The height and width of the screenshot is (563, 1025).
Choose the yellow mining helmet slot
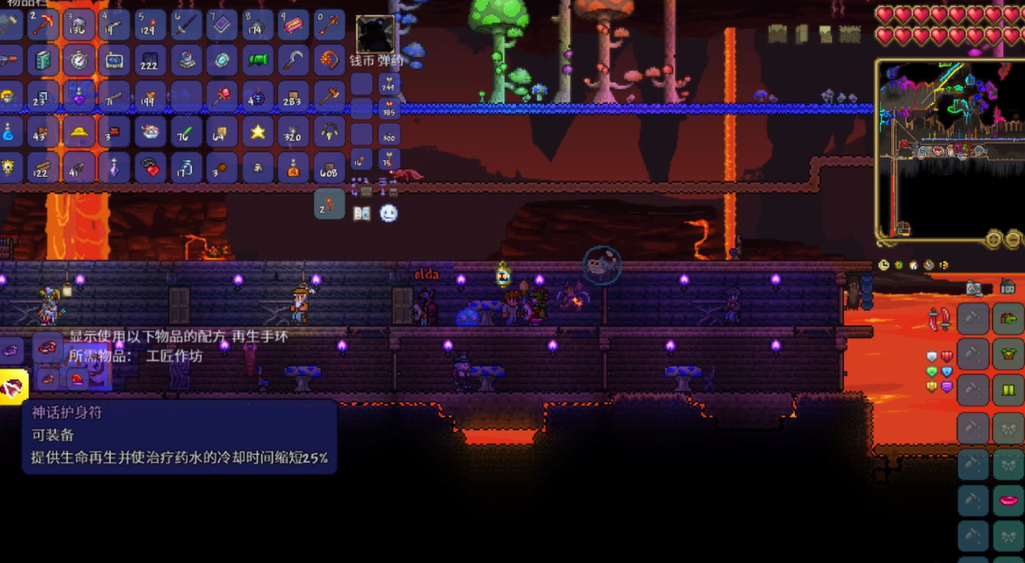pos(78,132)
